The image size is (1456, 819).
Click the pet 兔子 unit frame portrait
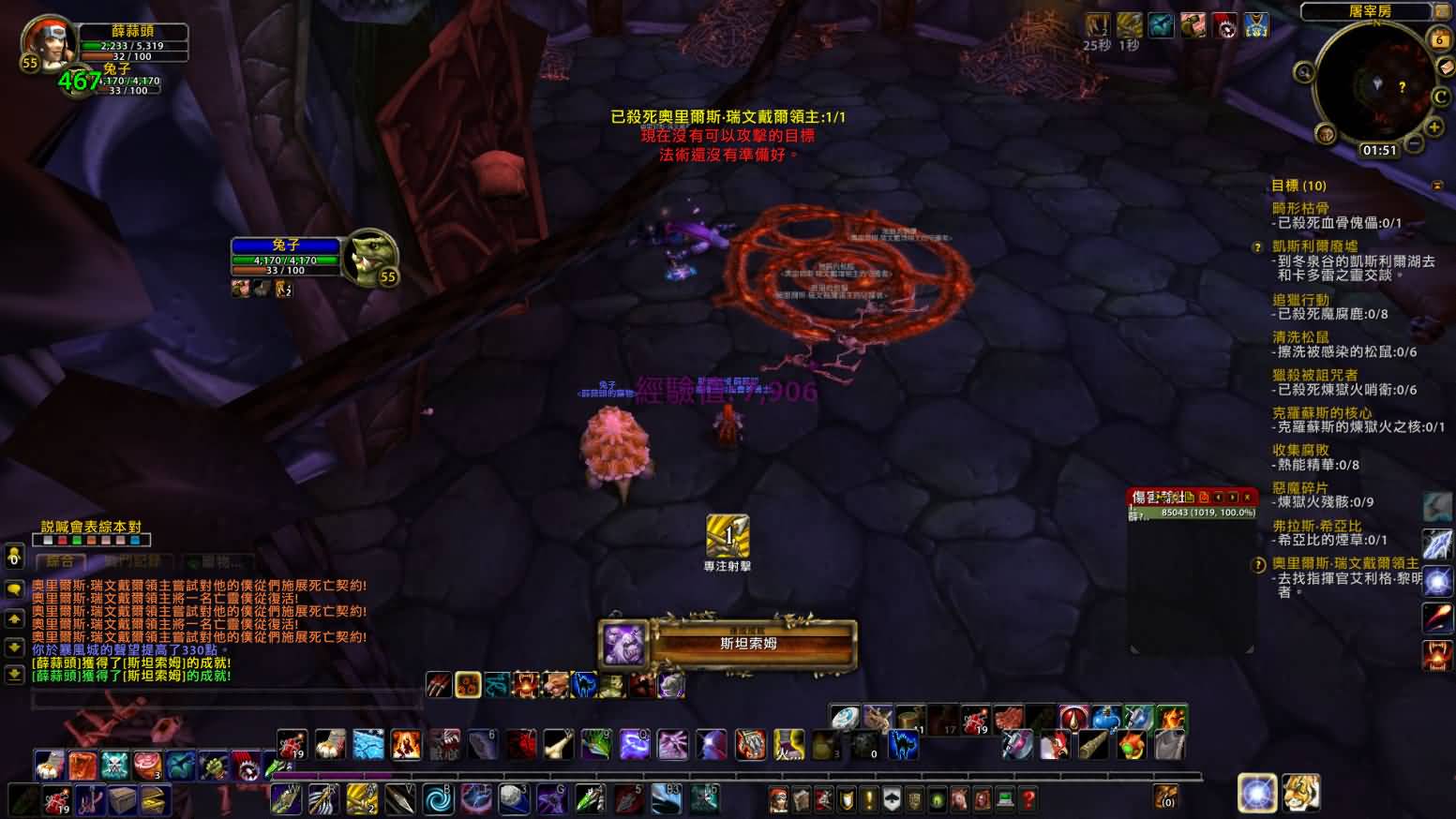pos(371,256)
